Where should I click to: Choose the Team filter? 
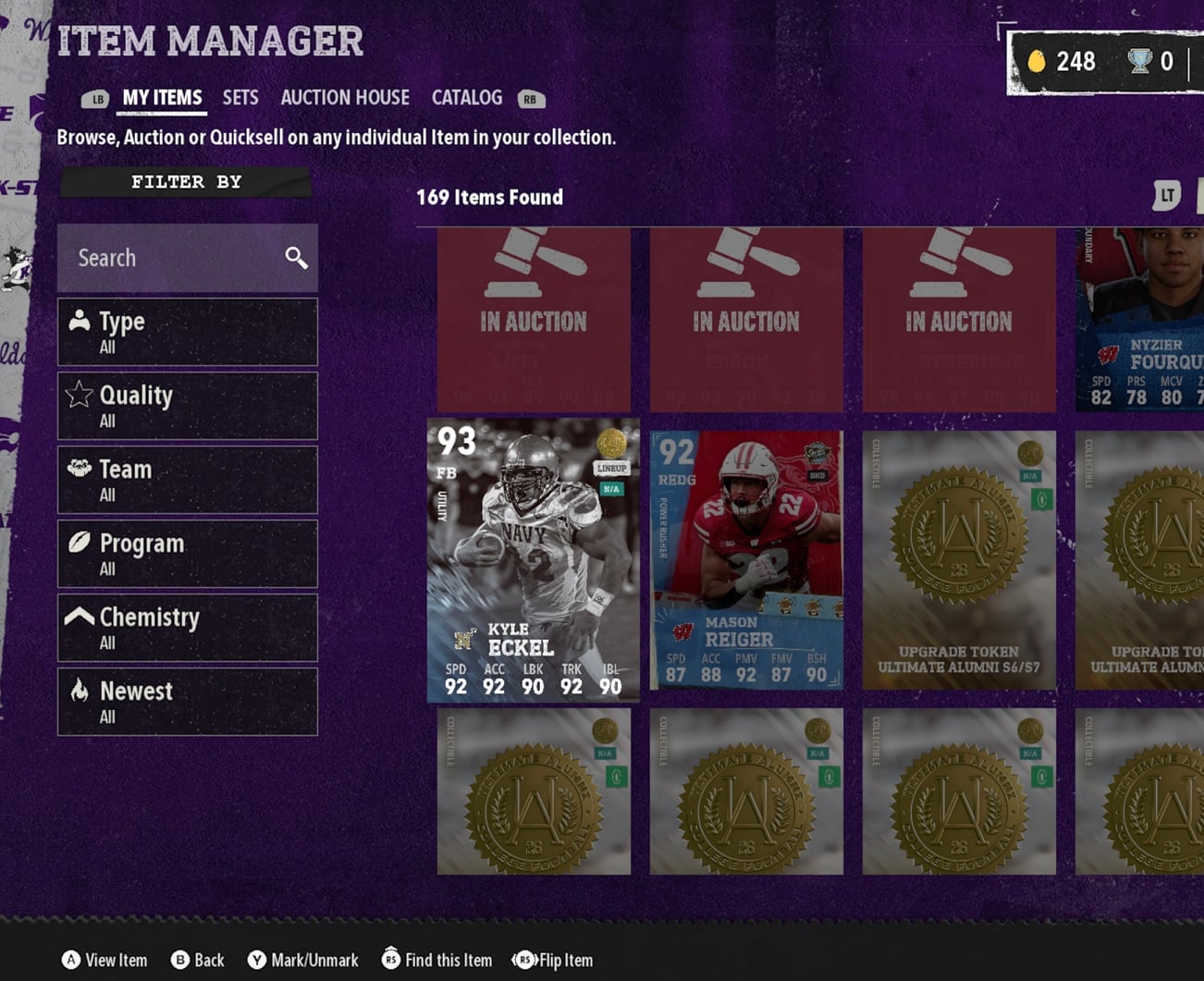[188, 480]
